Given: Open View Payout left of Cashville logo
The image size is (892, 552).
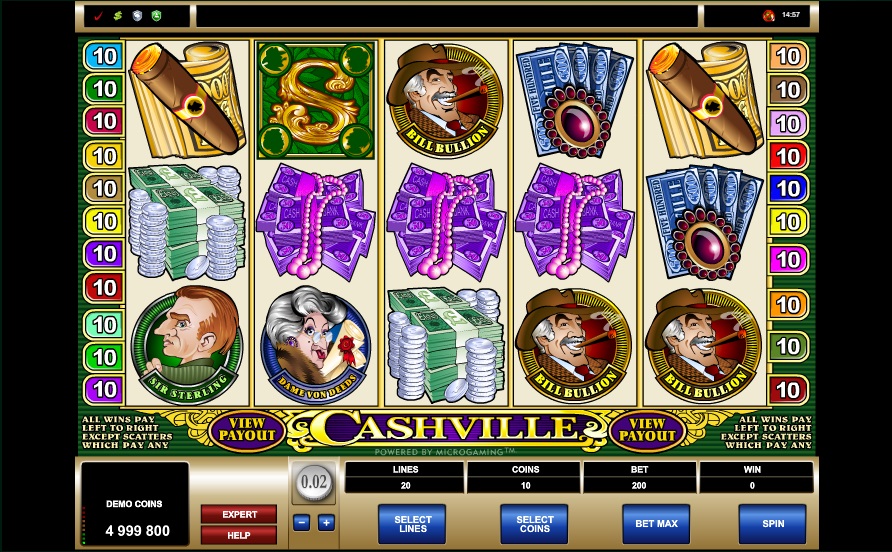Looking at the screenshot, I should click(246, 429).
